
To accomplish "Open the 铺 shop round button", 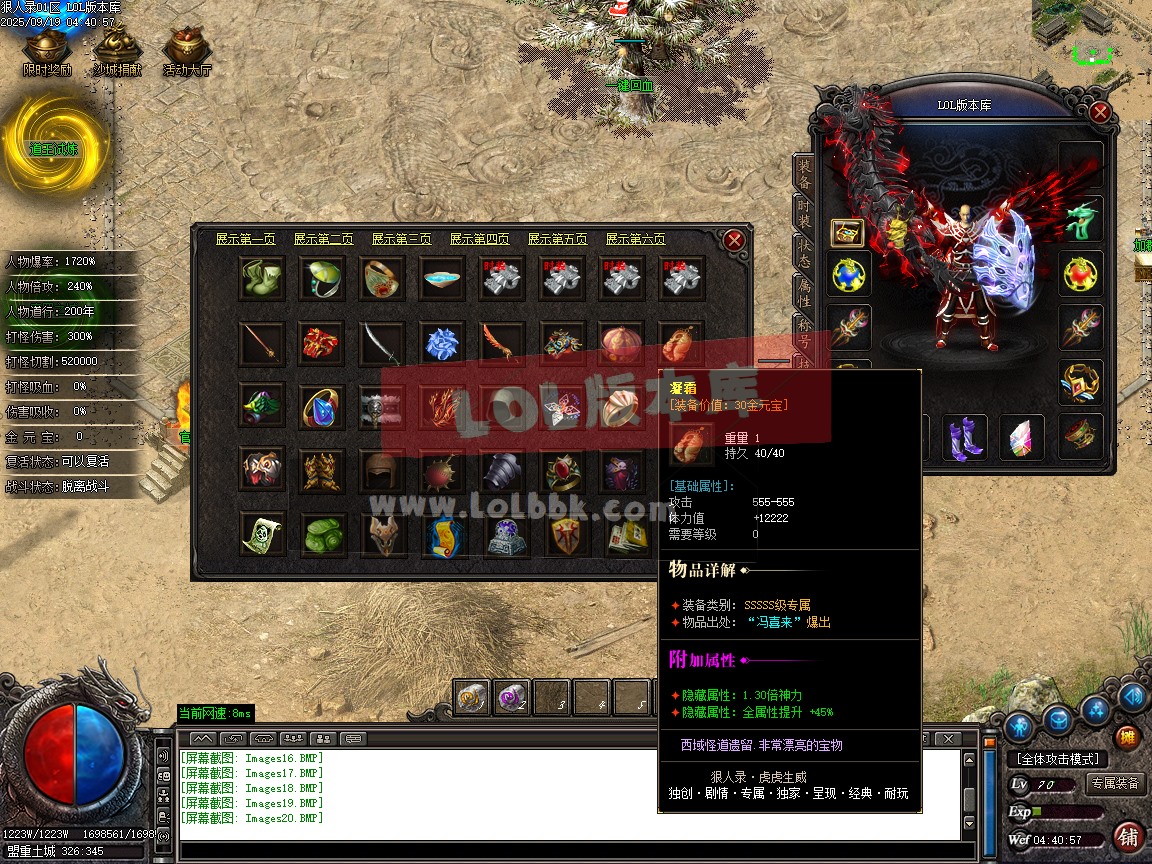I will click(1128, 836).
